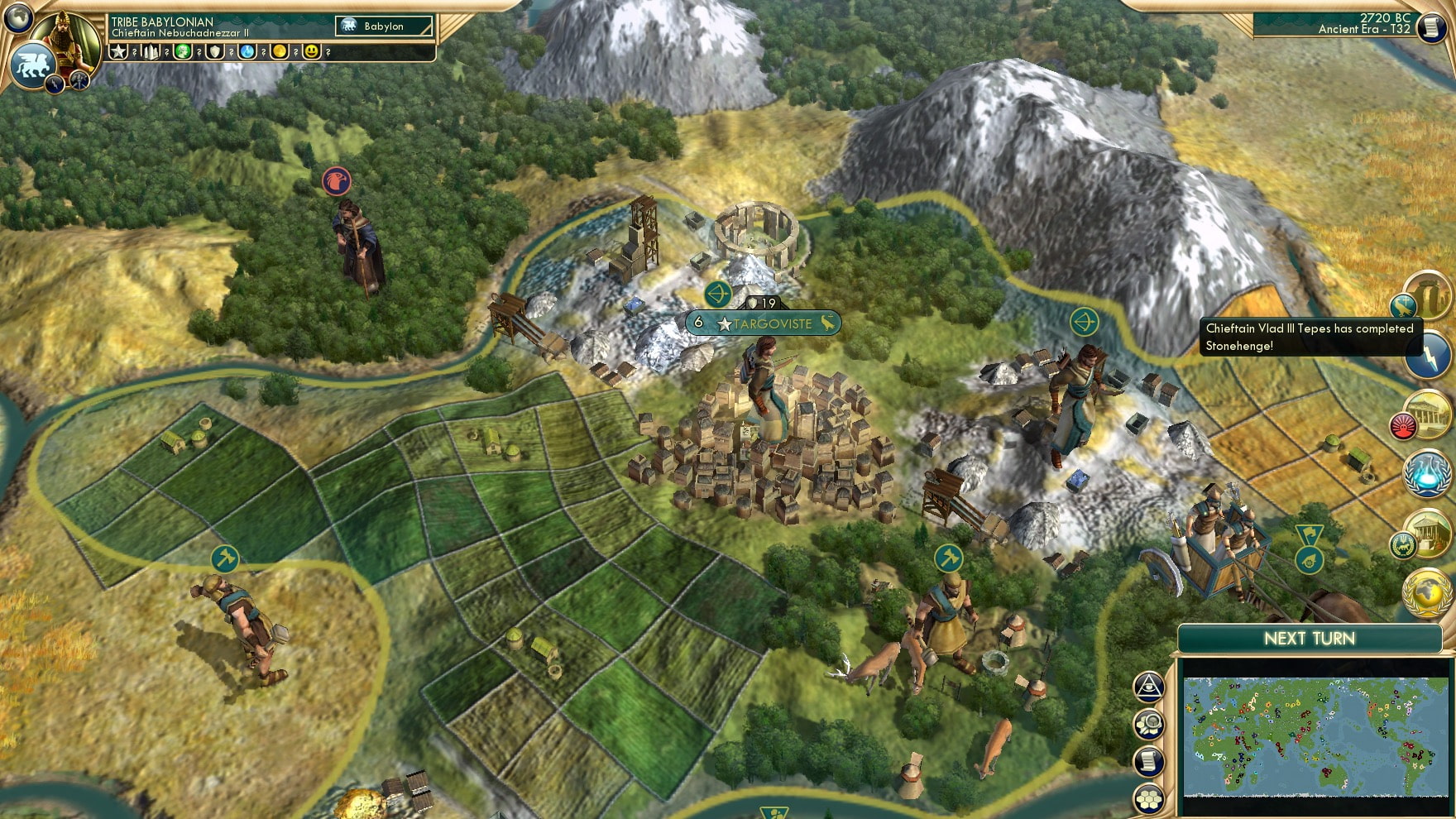Open the military overview crossed-weapons icon under the leader portrait
This screenshot has width=1456, height=819.
pyautogui.click(x=79, y=83)
